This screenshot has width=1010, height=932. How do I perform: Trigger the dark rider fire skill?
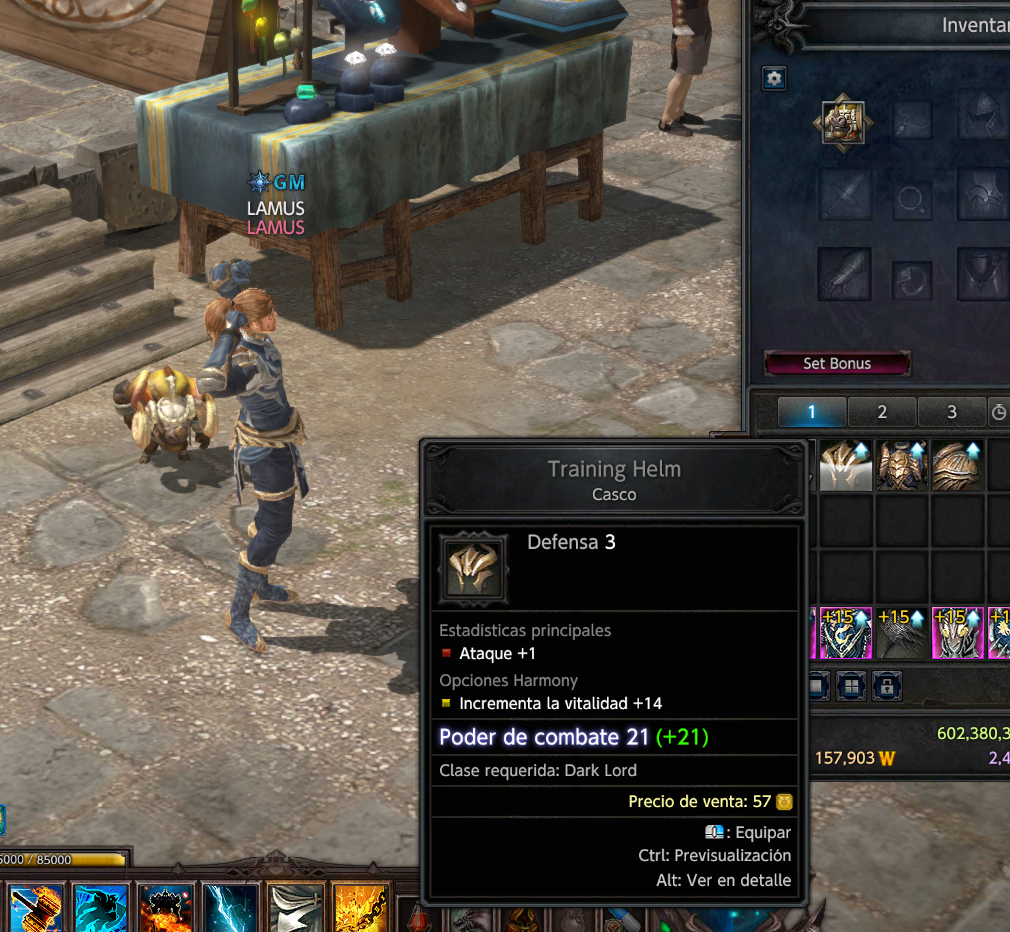point(166,908)
